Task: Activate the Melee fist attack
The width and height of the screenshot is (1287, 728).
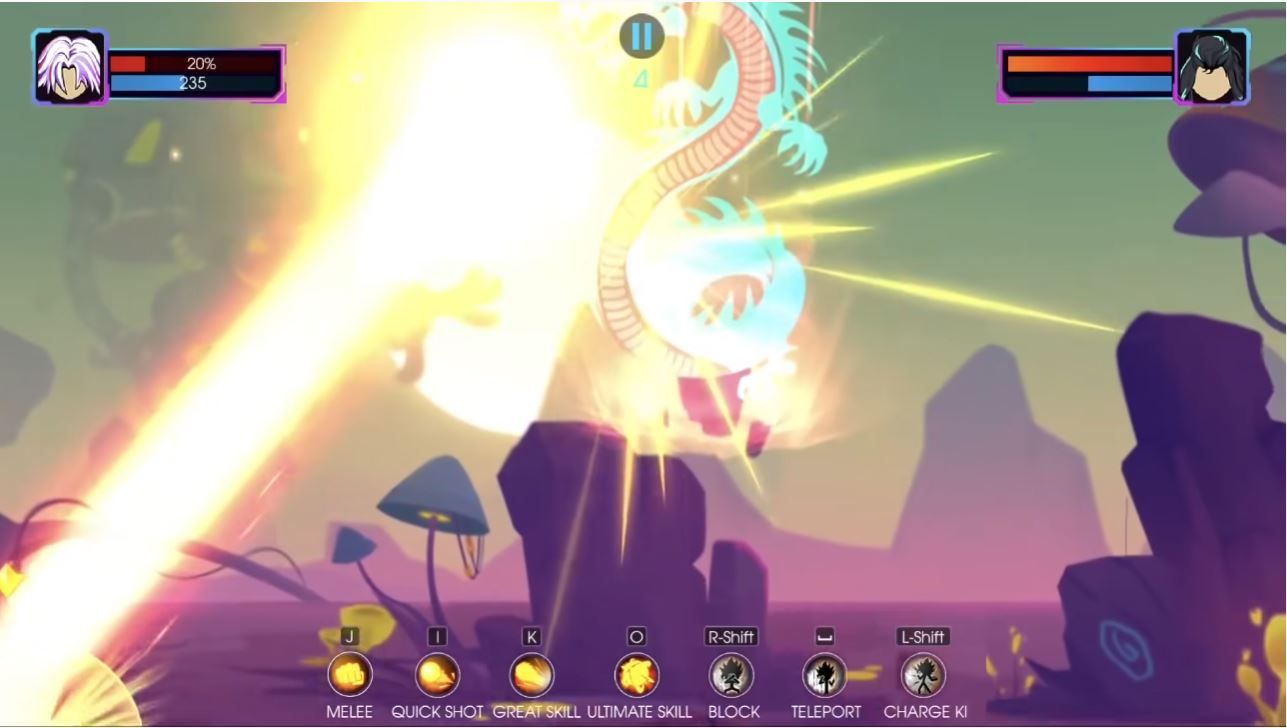Action: point(350,675)
